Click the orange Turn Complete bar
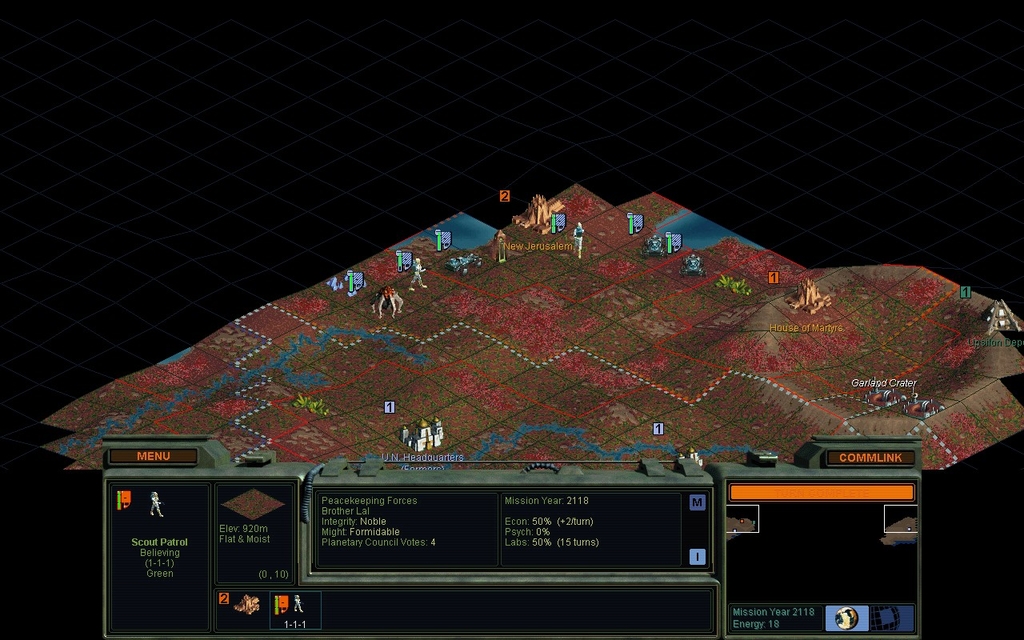Viewport: 1024px width, 640px height. coord(821,492)
